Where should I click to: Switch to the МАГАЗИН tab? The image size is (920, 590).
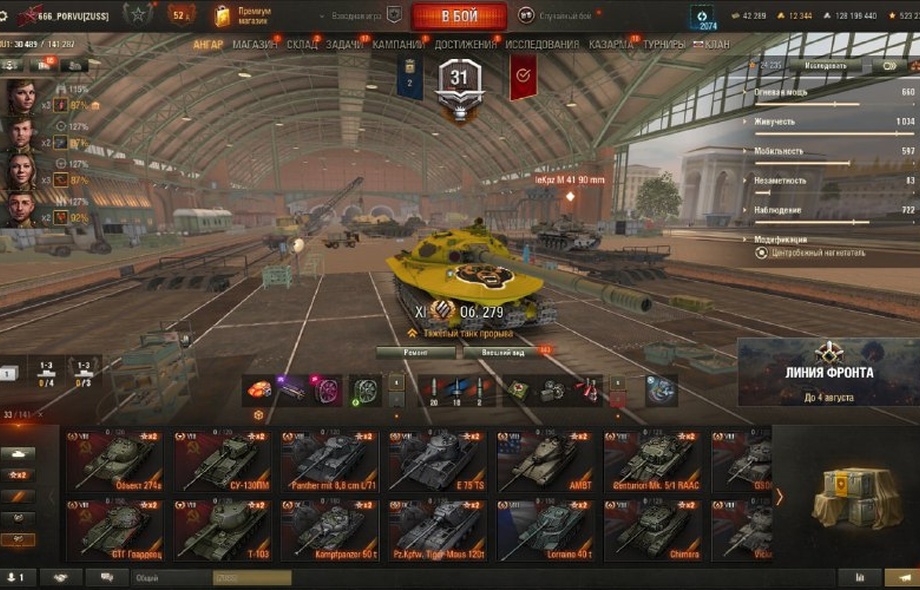point(256,45)
